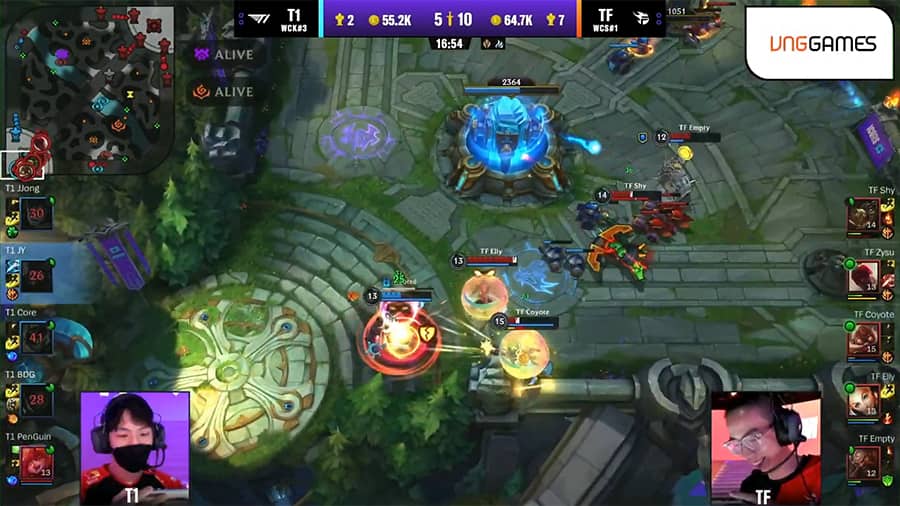Choose TF Zysu's champion portrait
Screen dimensions: 900x506
(x=862, y=276)
